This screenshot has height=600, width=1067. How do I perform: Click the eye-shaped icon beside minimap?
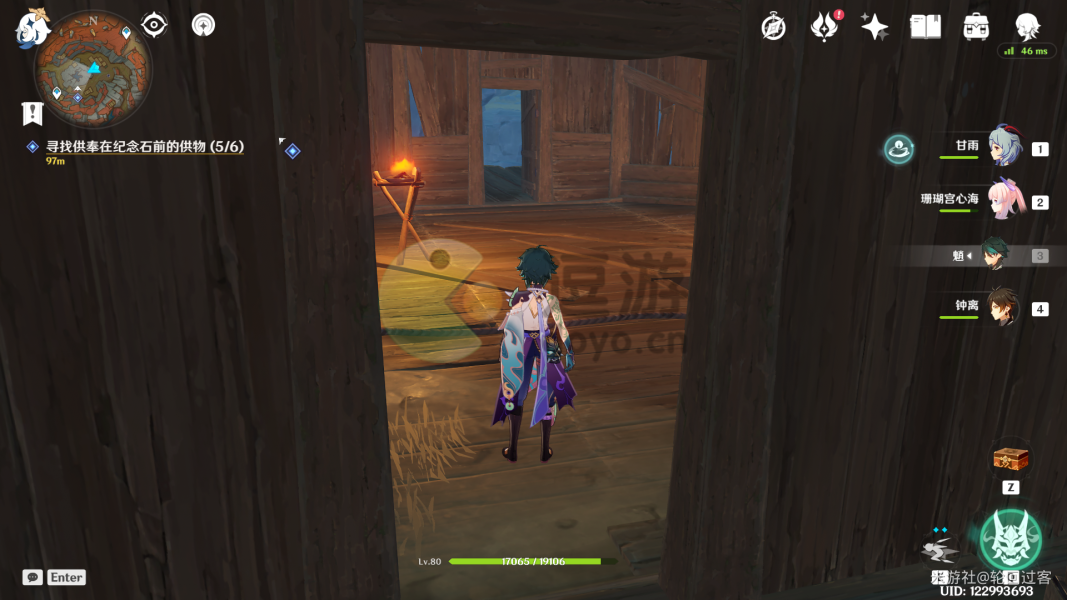[154, 25]
